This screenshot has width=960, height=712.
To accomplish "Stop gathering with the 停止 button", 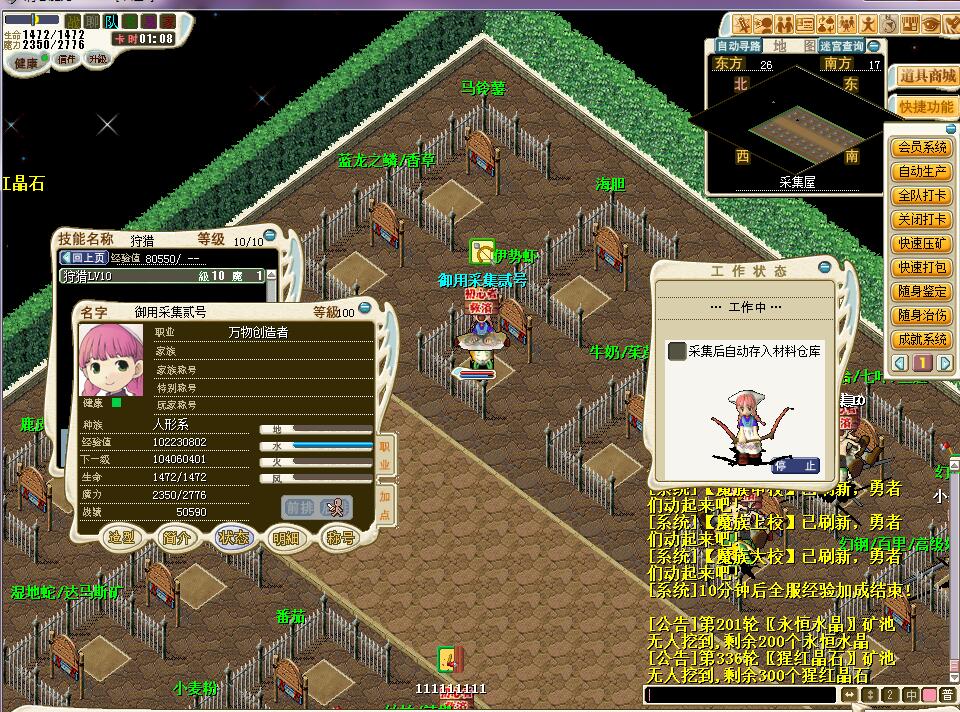I will pos(796,466).
